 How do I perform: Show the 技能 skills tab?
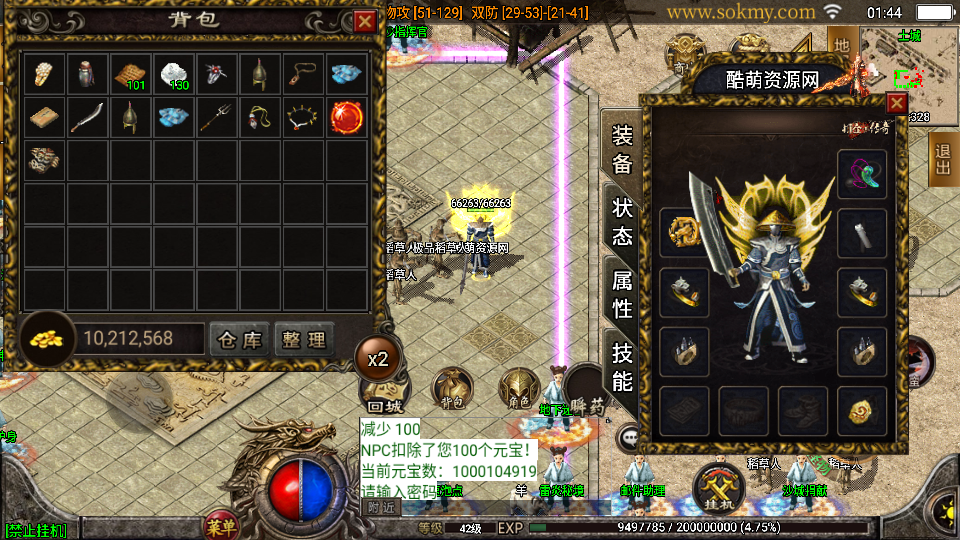click(622, 366)
